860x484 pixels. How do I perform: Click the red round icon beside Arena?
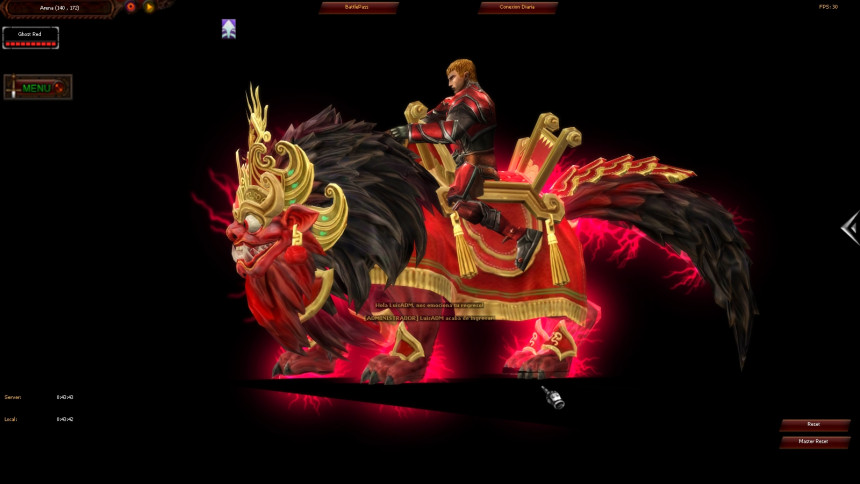click(131, 7)
